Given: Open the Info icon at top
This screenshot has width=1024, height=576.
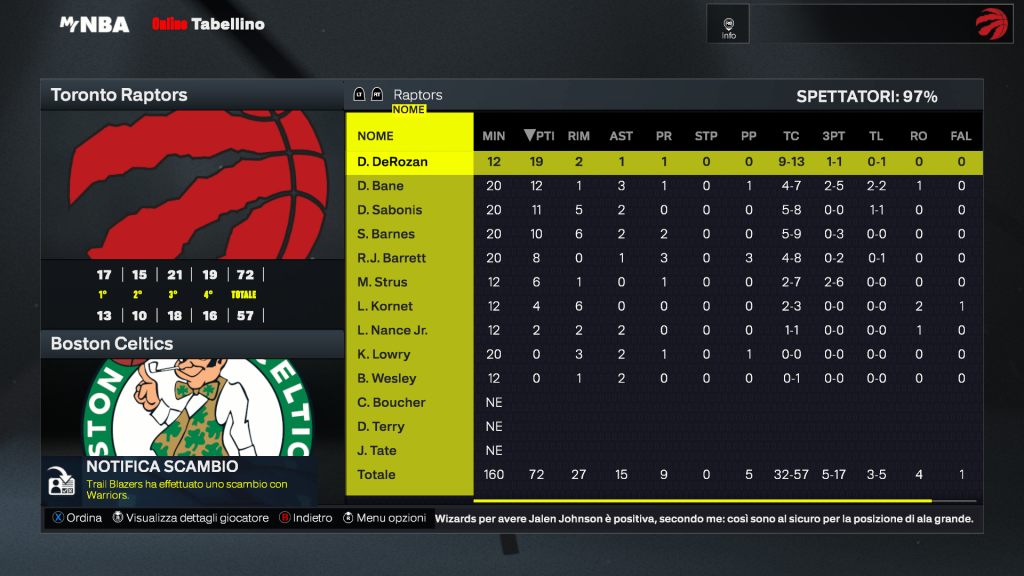Looking at the screenshot, I should 729,24.
